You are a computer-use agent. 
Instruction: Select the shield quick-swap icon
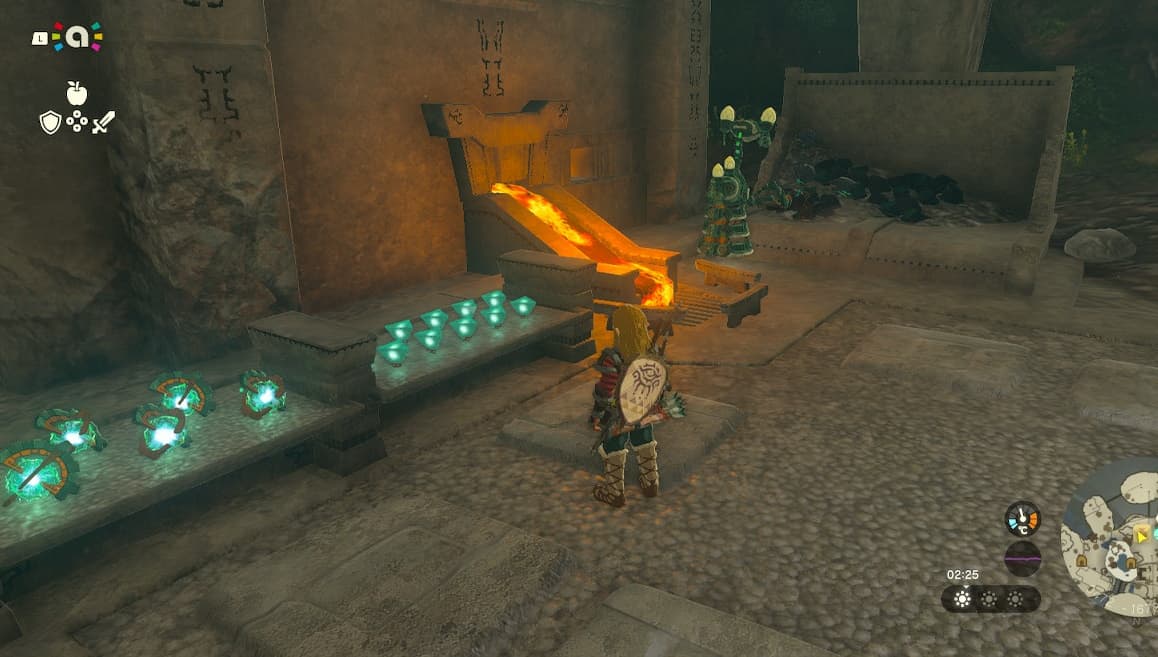(50, 122)
